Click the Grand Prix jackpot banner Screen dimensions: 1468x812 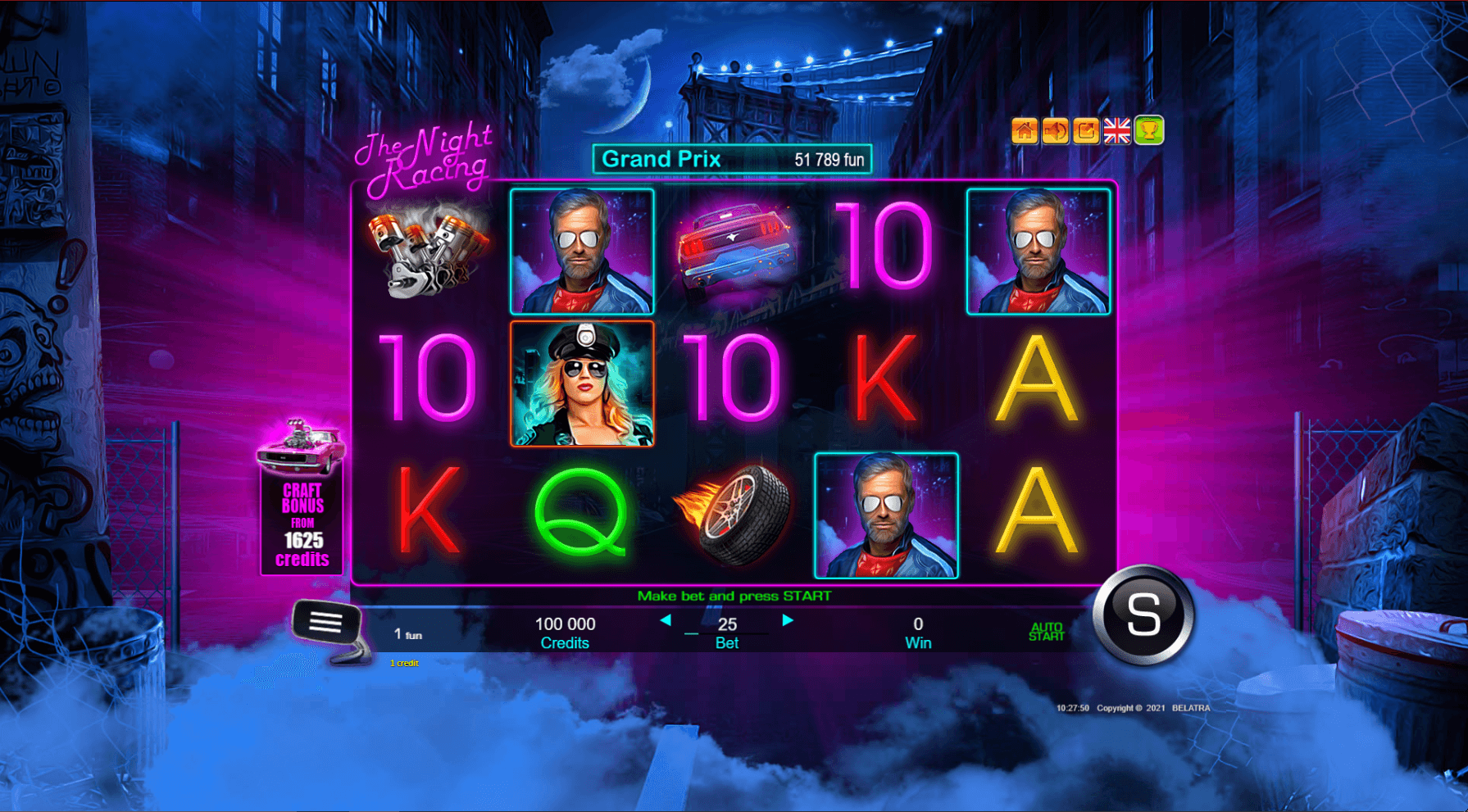(732, 160)
